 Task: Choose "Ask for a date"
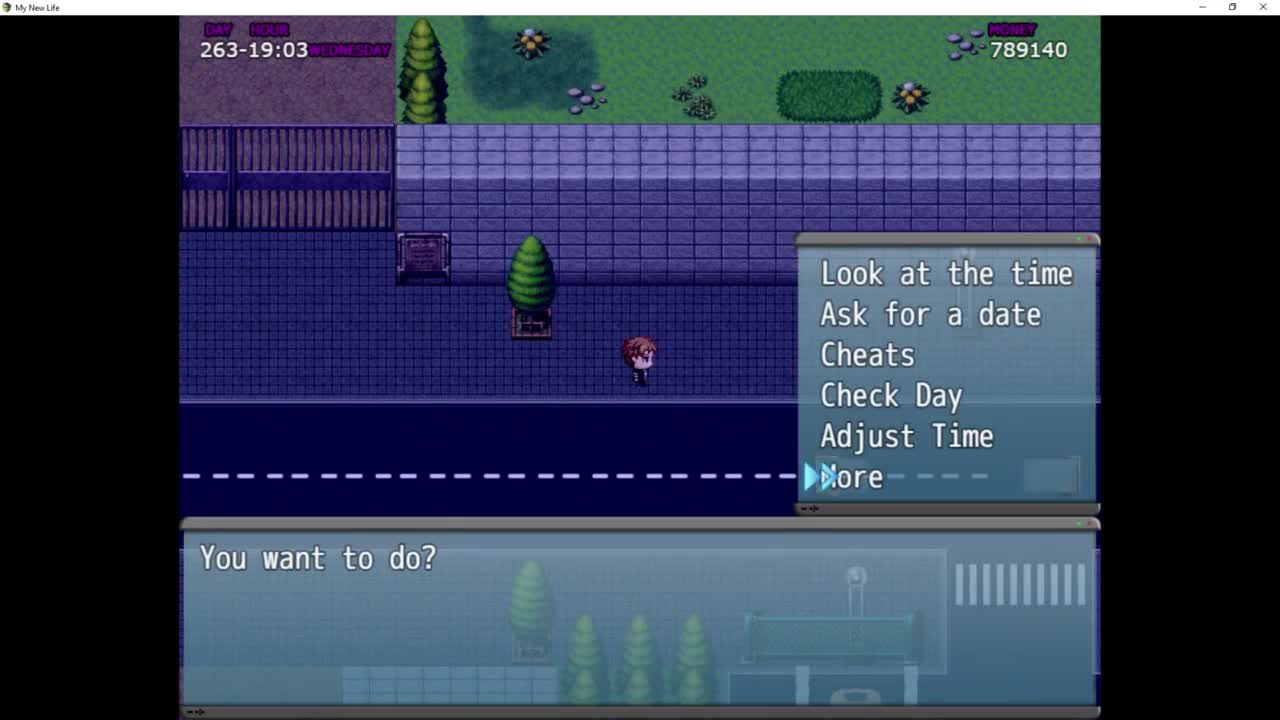[x=930, y=315]
